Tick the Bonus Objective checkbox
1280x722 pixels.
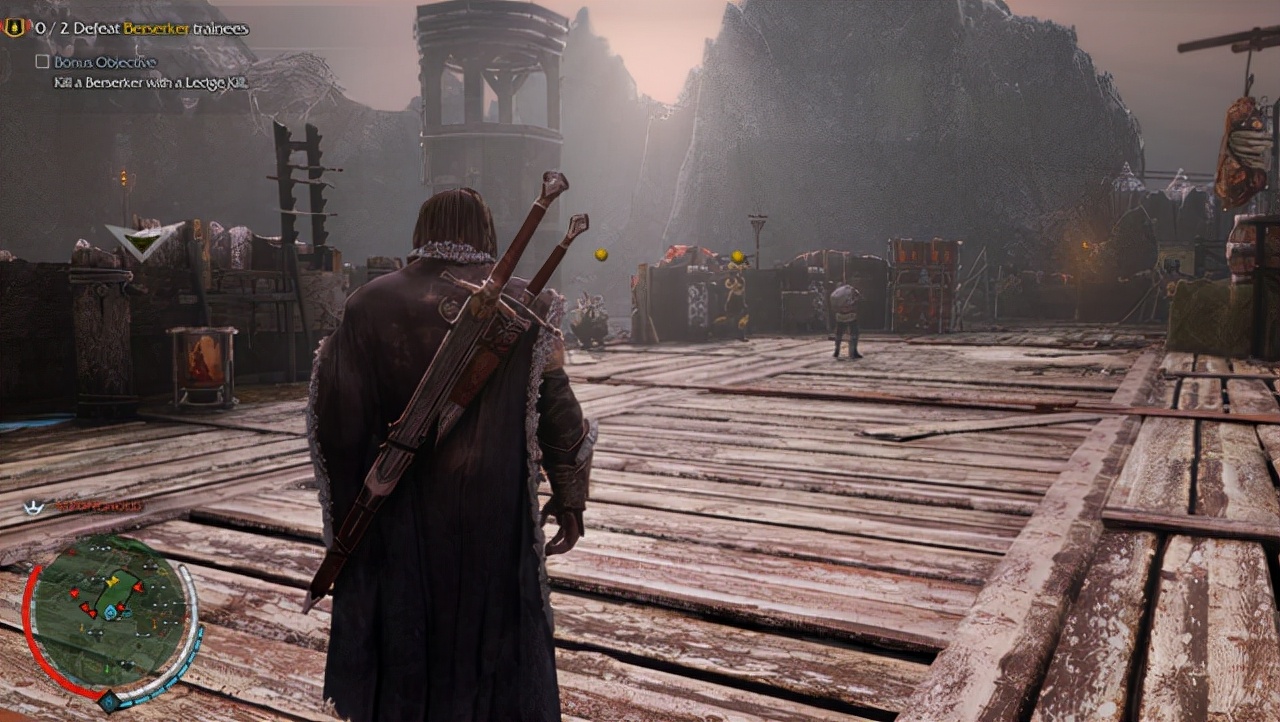pos(42,62)
